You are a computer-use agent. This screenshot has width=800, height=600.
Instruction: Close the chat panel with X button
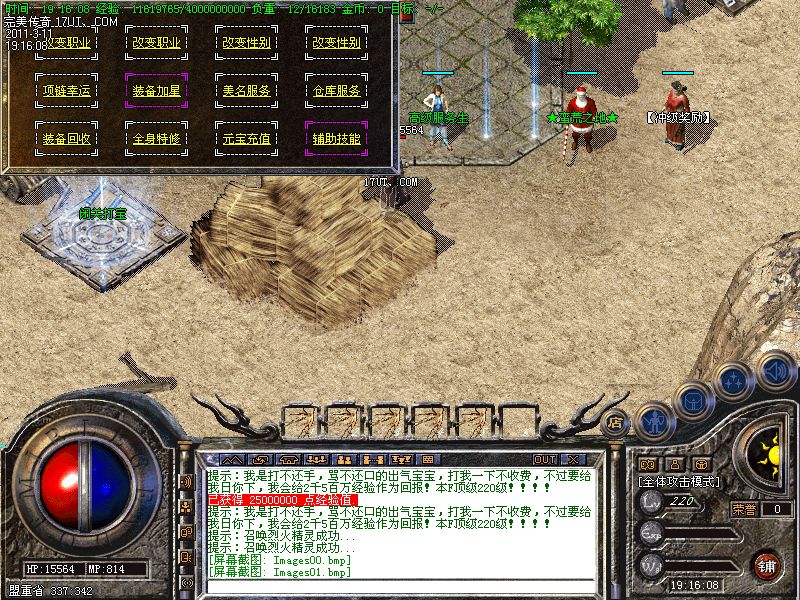pyautogui.click(x=575, y=459)
